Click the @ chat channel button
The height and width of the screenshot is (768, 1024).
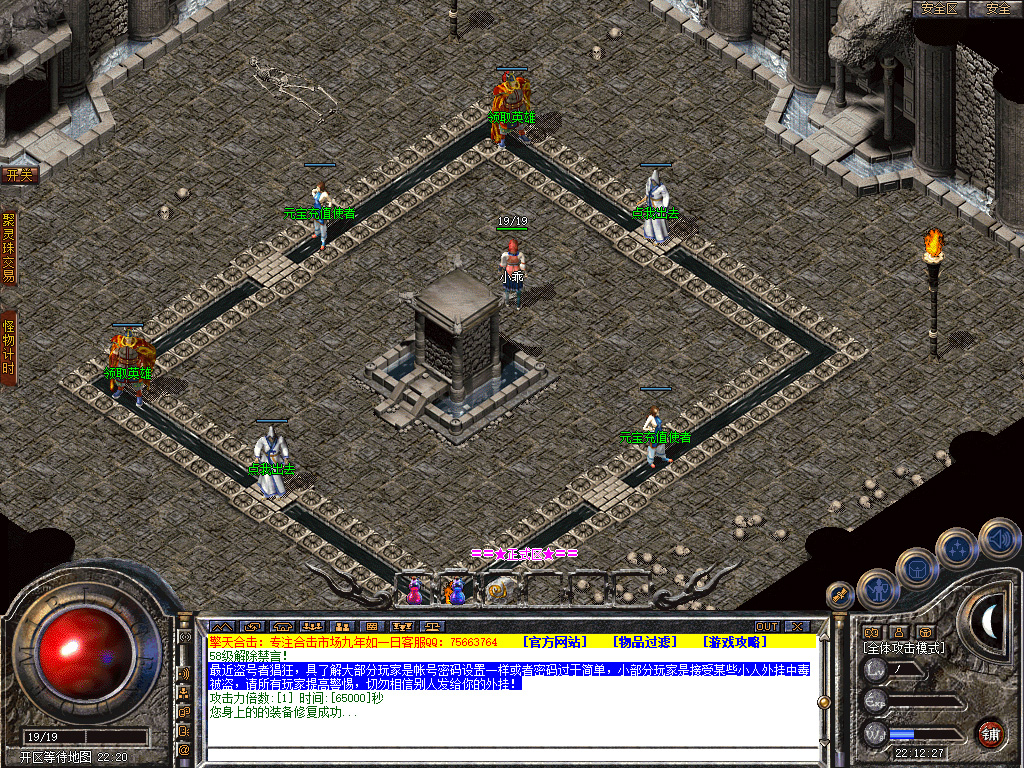coord(185,748)
